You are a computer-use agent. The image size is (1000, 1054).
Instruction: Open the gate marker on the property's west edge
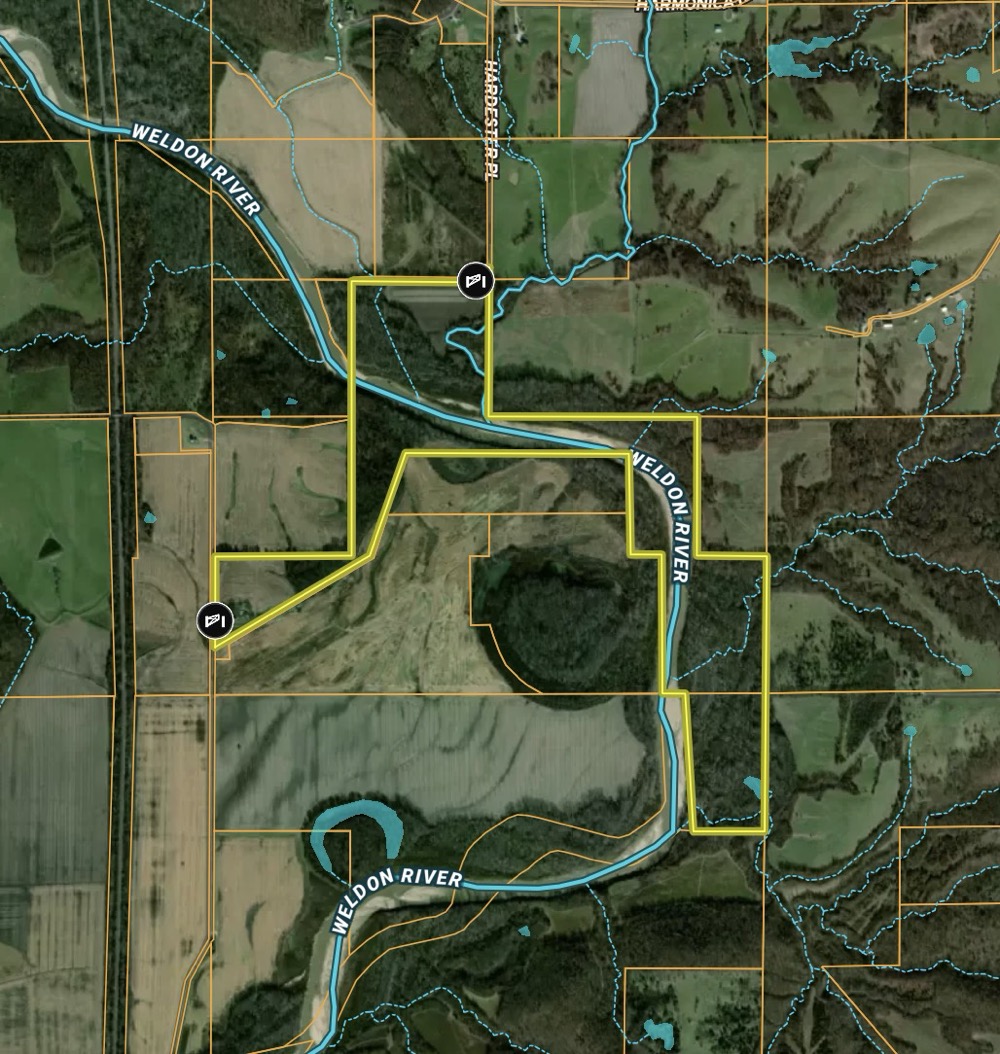[x=214, y=620]
